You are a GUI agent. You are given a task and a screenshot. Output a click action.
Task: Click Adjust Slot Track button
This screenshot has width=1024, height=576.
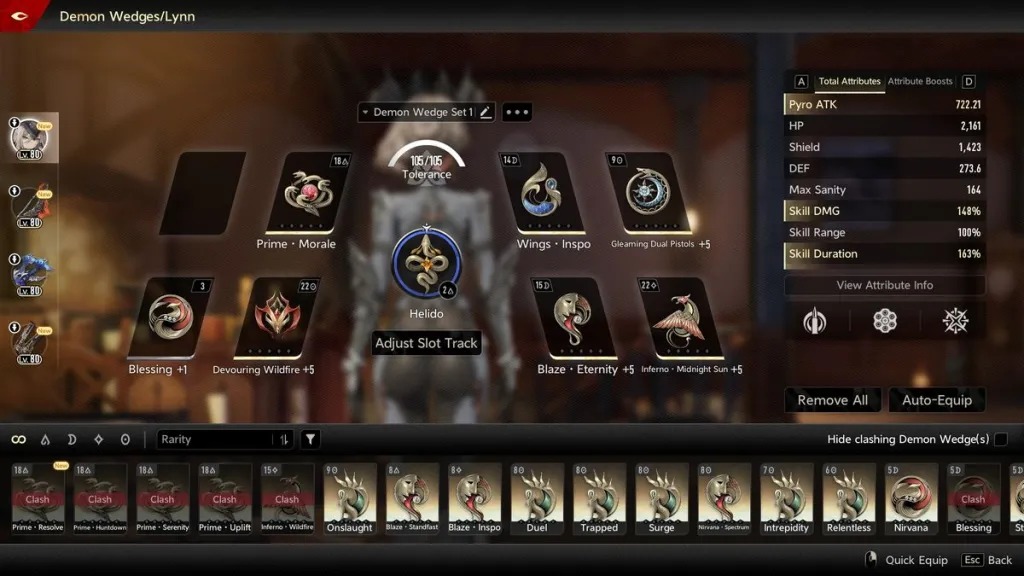pyautogui.click(x=426, y=343)
